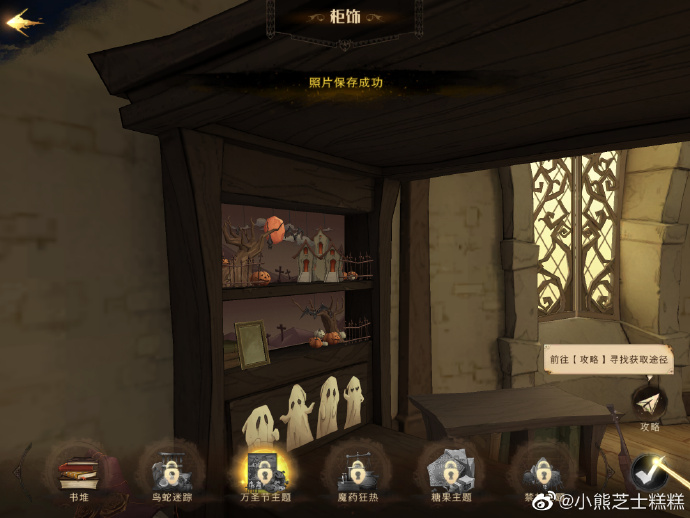Screen dimensions: 690x518
Task: Select the 万圣节主题 Halloween theme
Action: point(264,468)
